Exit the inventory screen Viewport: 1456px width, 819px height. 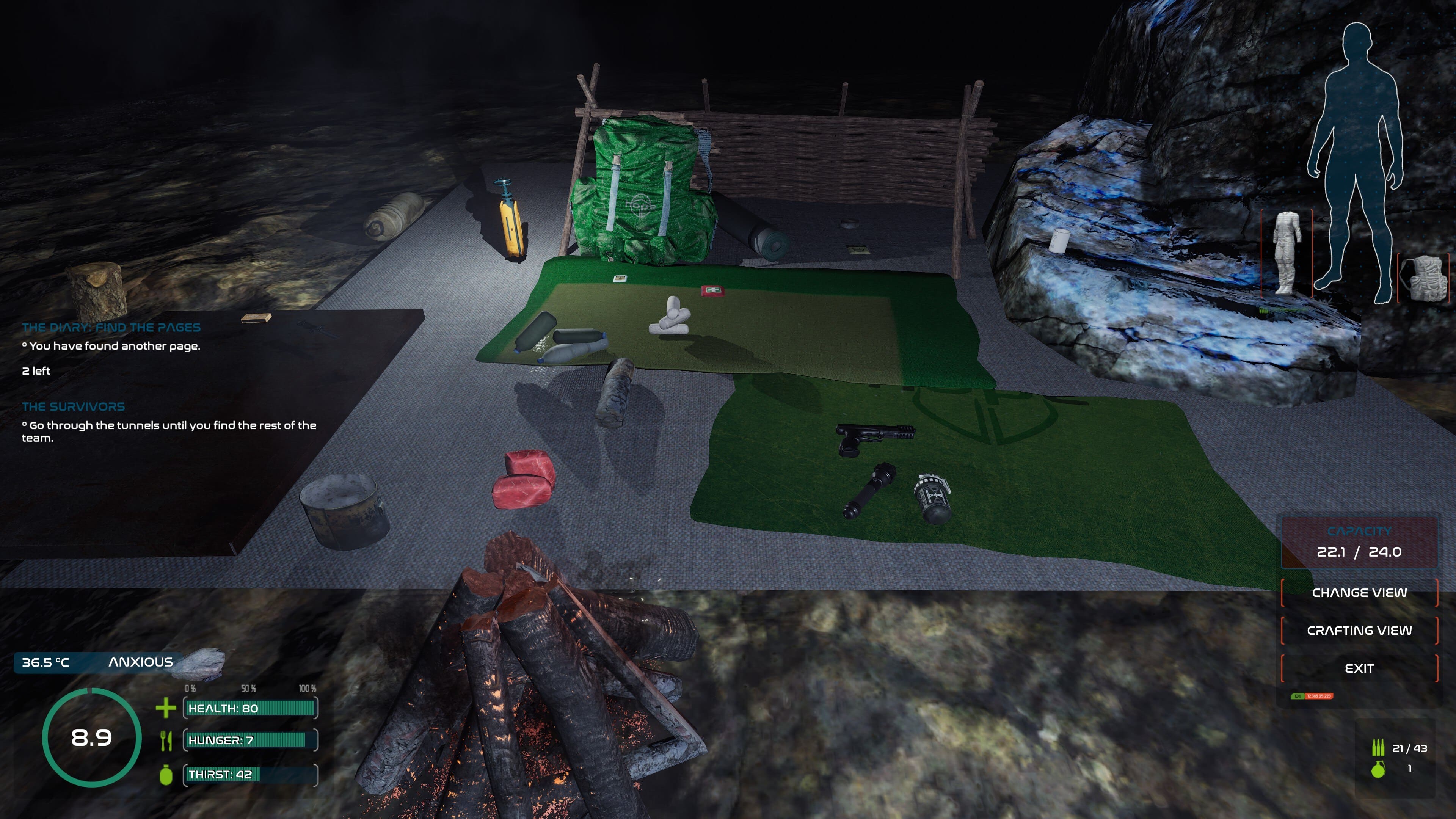click(x=1359, y=668)
